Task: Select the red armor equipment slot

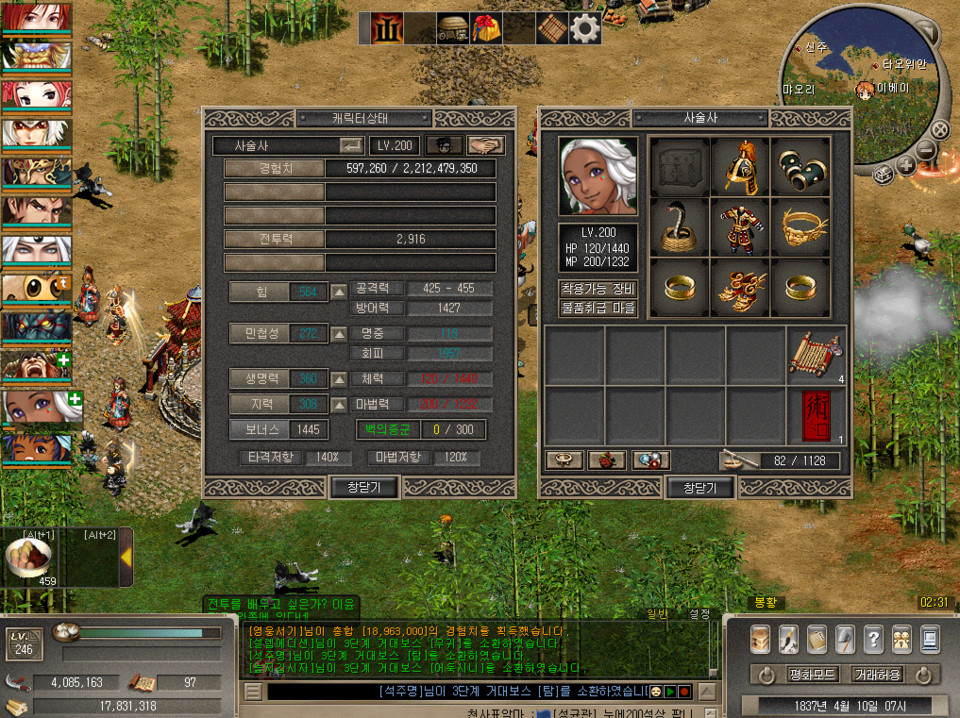Action: click(739, 227)
